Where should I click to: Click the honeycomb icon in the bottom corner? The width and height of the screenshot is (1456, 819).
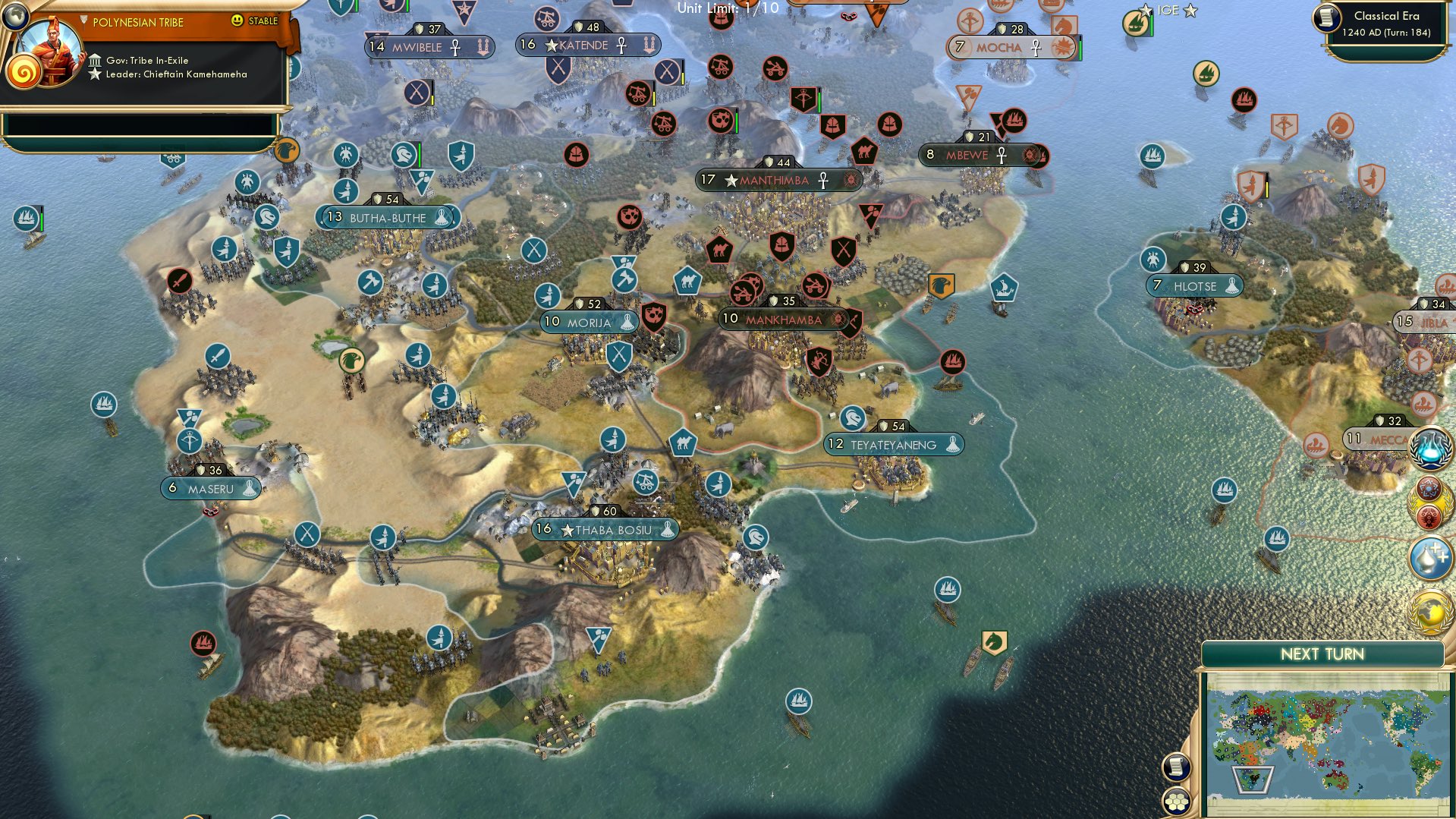1175,802
